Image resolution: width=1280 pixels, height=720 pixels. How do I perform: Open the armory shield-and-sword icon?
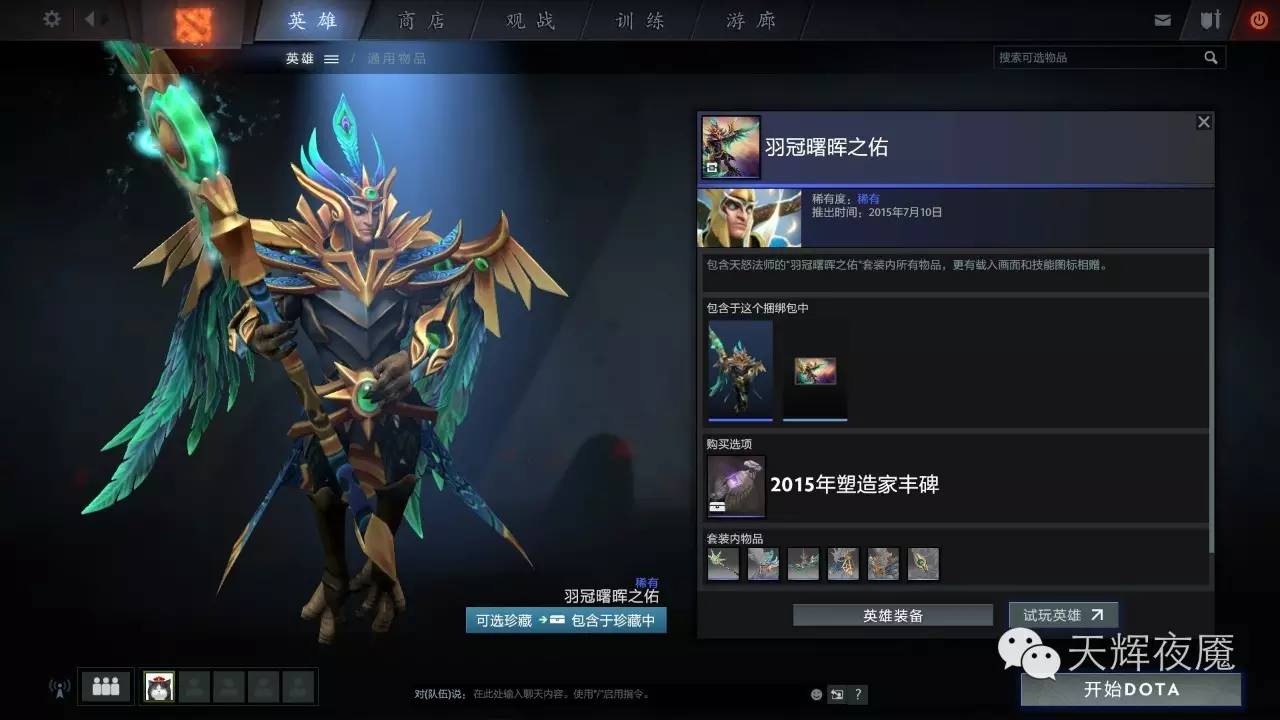pyautogui.click(x=1211, y=18)
